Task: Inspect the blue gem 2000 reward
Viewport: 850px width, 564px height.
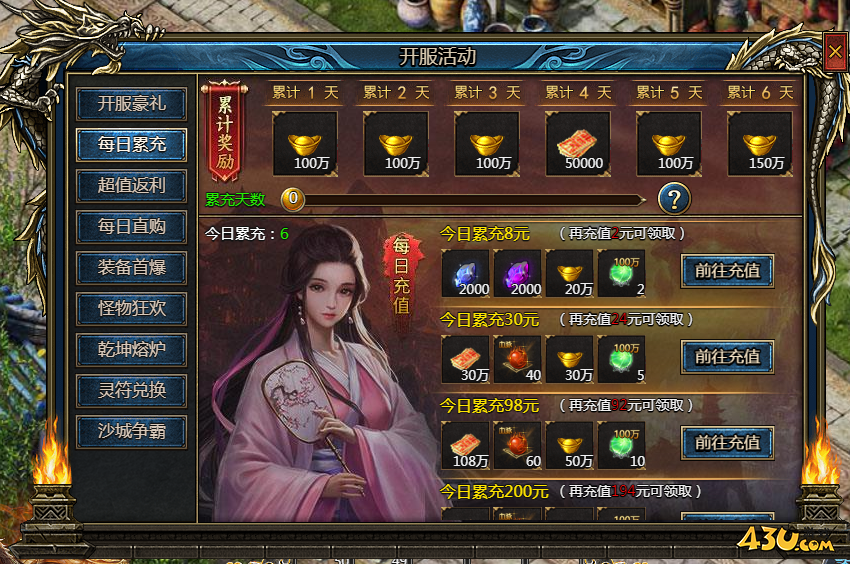Action: pos(466,273)
